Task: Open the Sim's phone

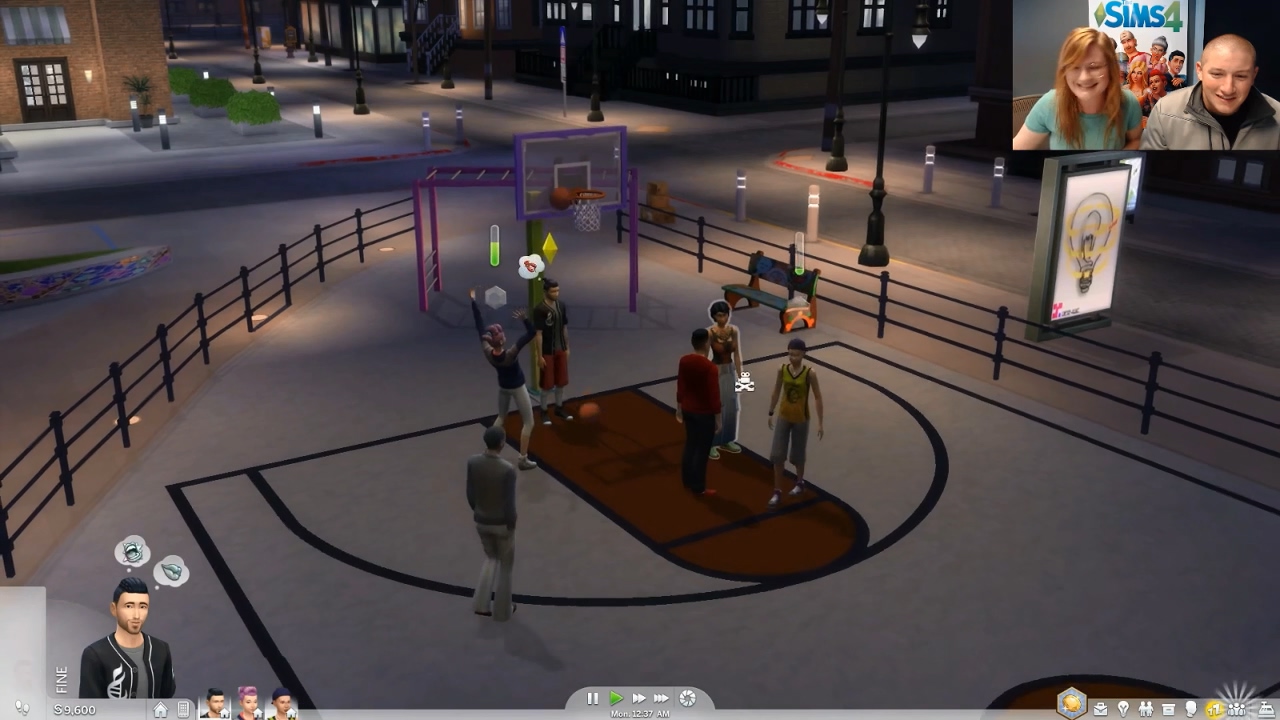Action: tap(183, 708)
